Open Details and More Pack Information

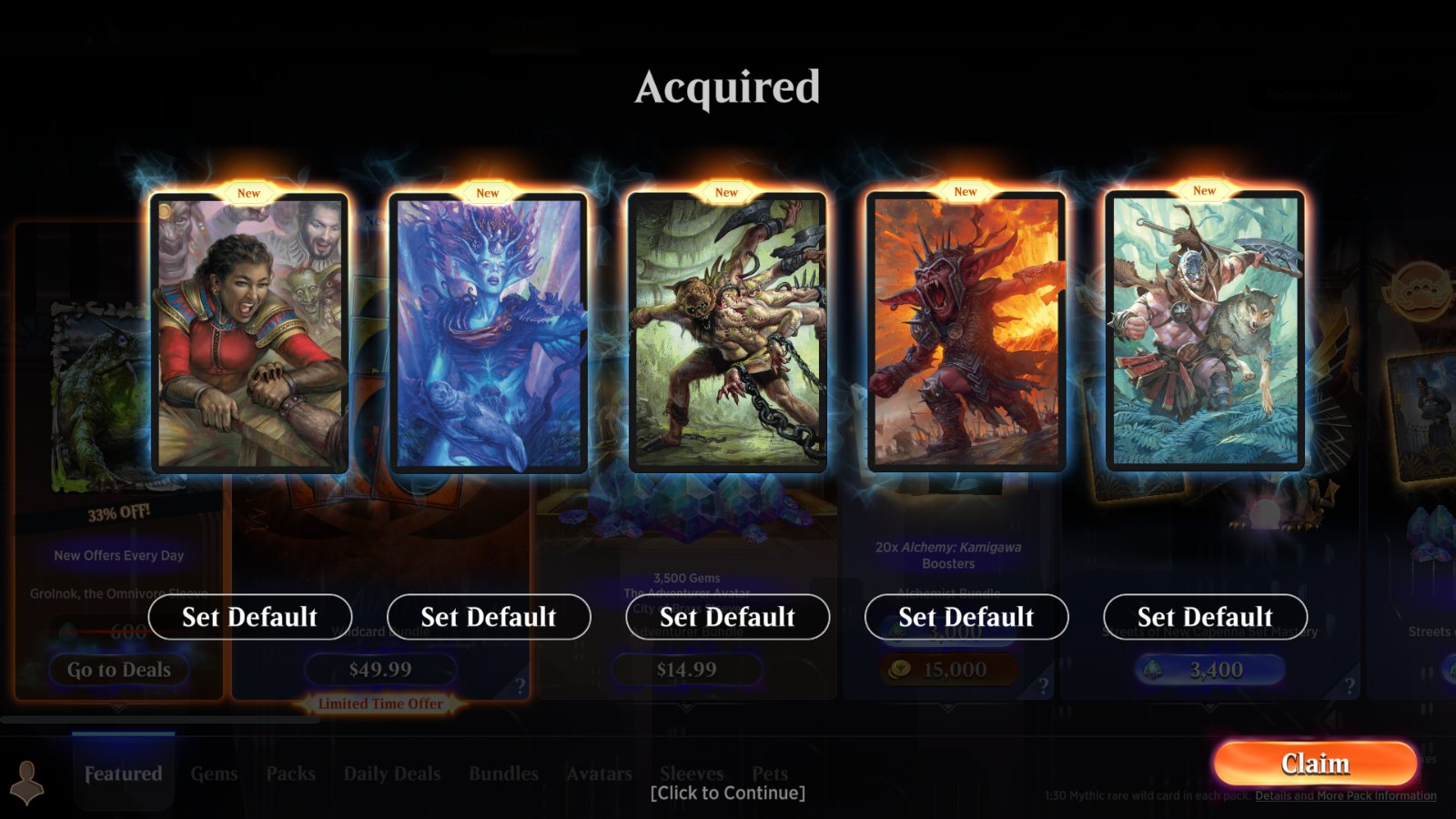tap(1346, 795)
